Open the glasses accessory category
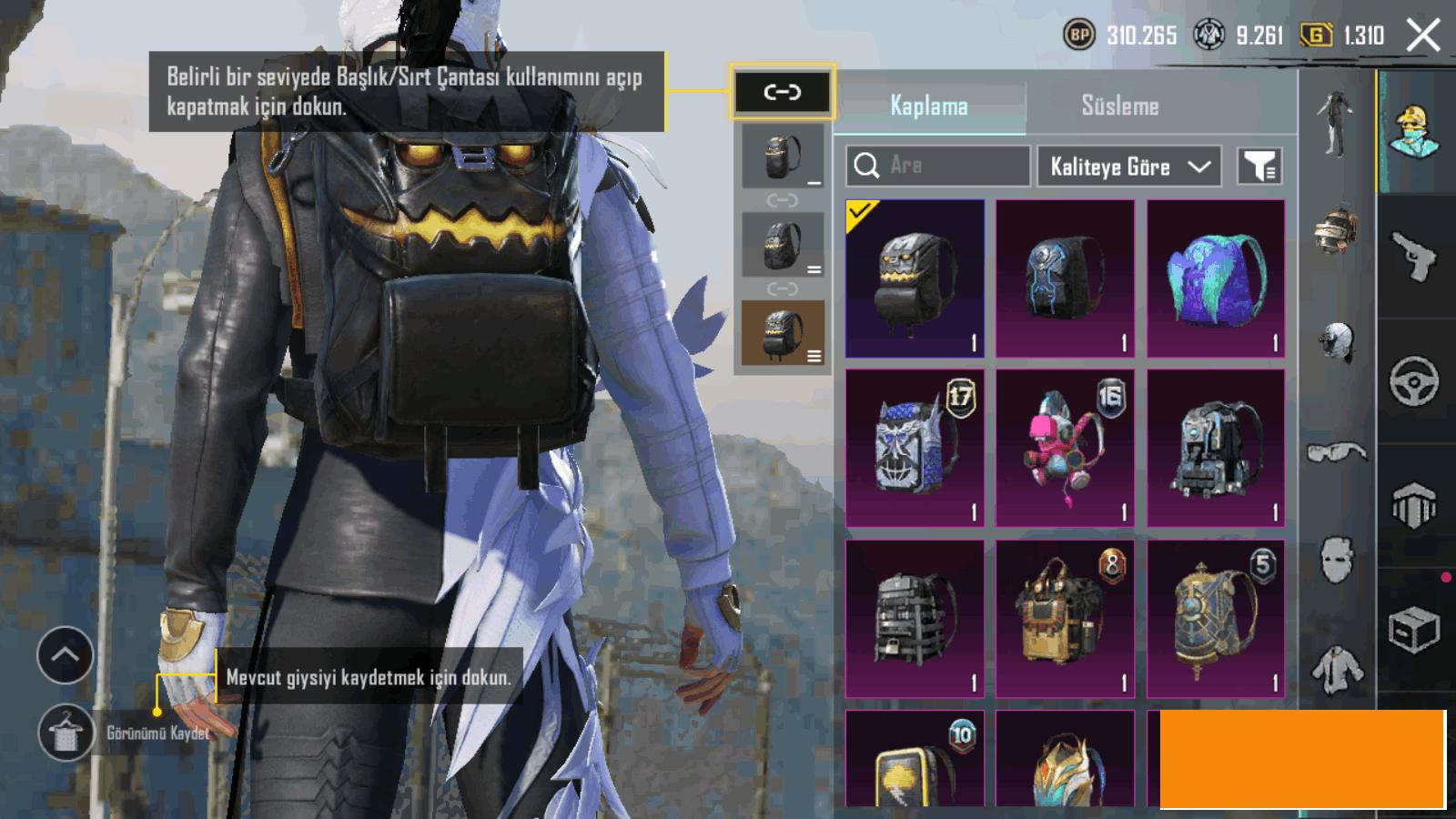The width and height of the screenshot is (1456, 819). [1336, 451]
